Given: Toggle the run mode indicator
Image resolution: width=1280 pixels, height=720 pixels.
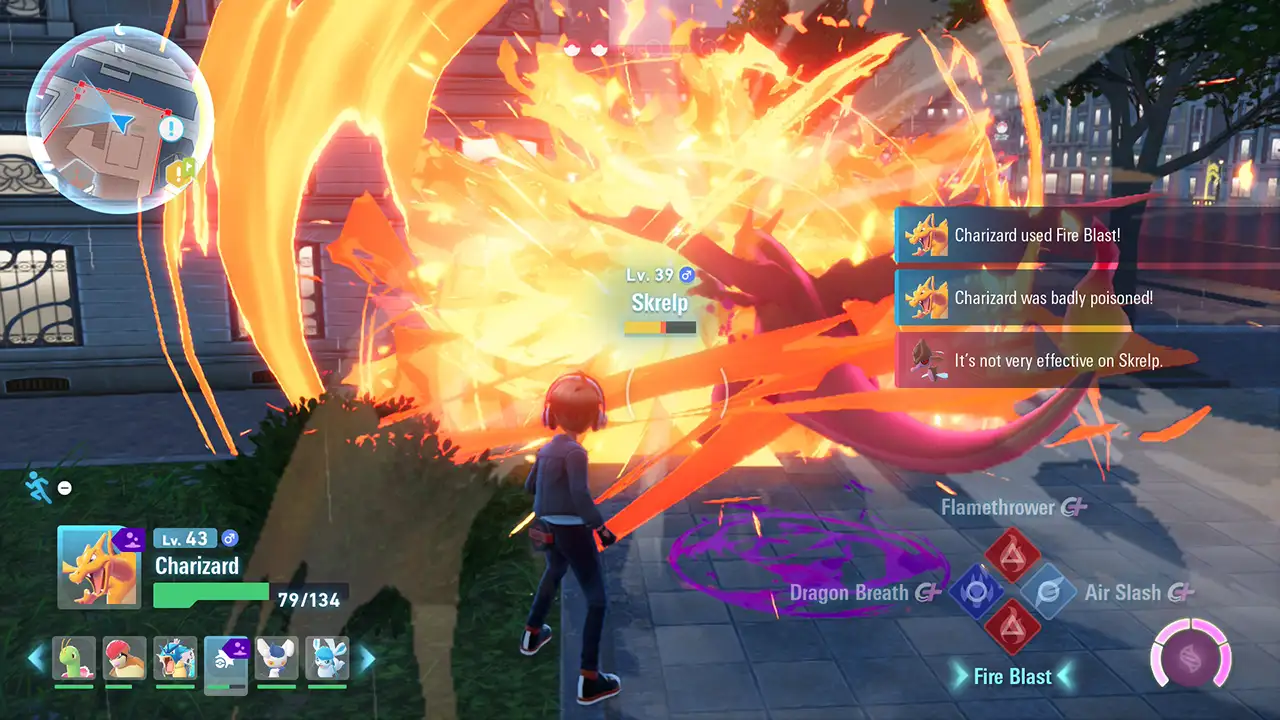Looking at the screenshot, I should pos(40,489).
